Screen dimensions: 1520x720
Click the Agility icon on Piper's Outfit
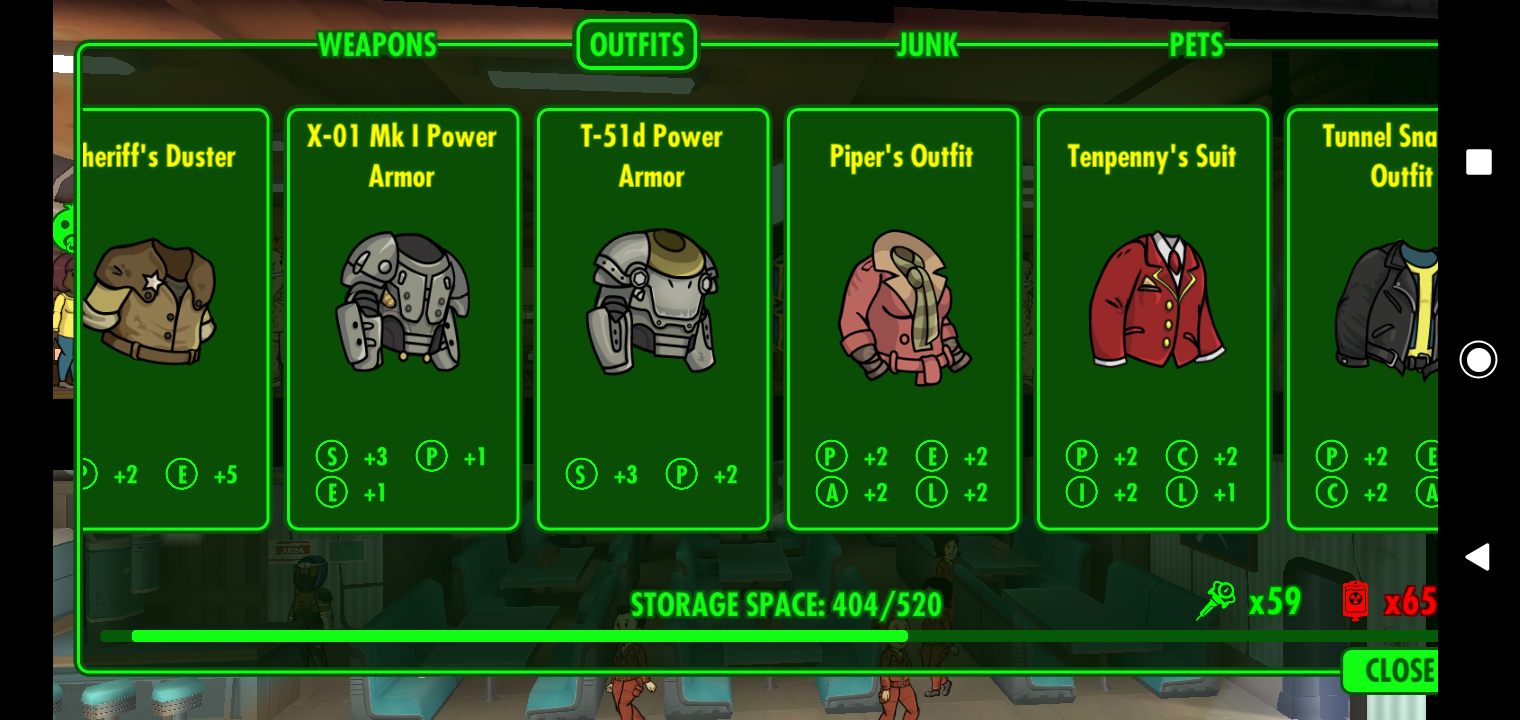tap(831, 492)
